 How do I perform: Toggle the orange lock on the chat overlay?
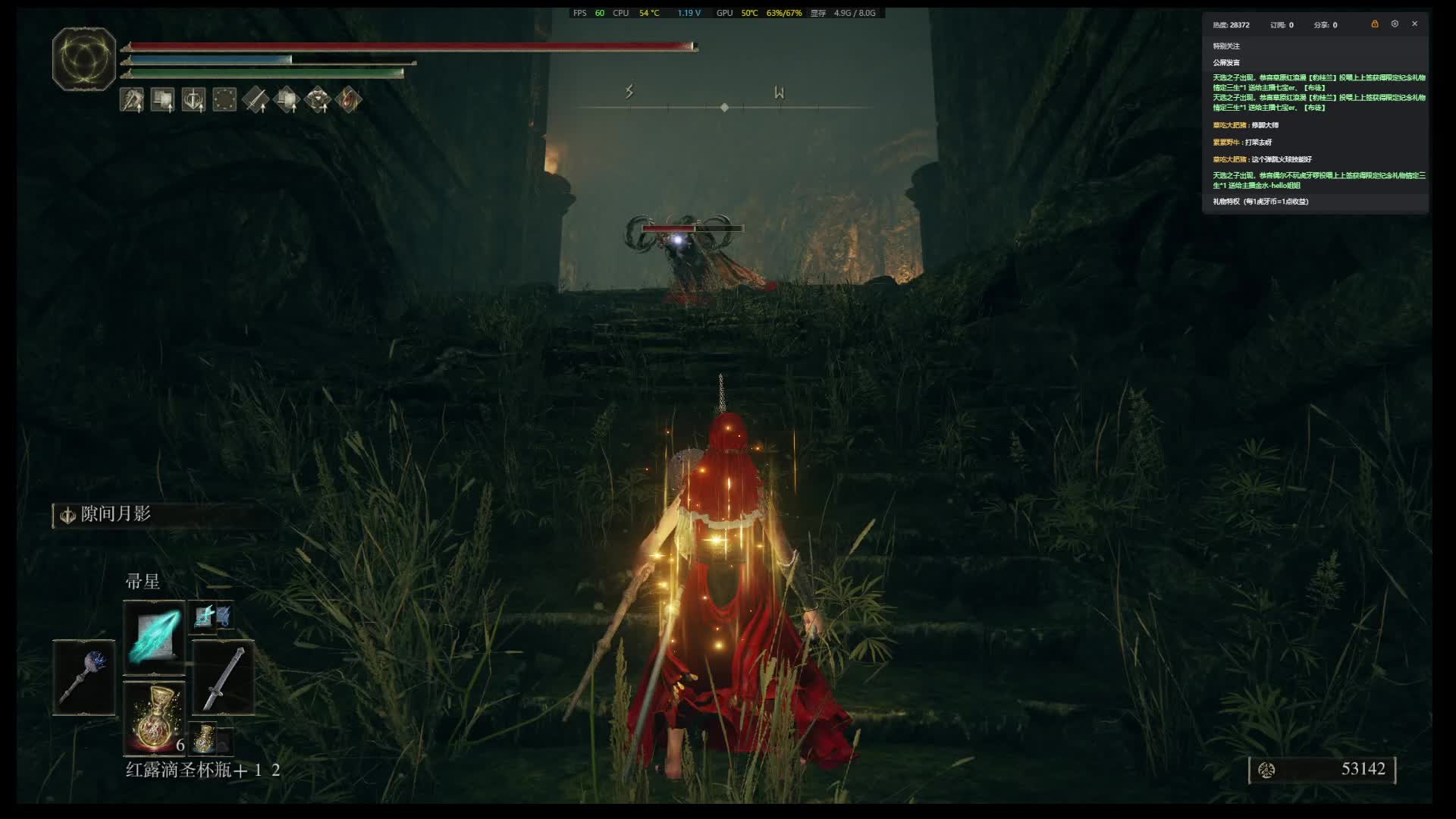[1374, 24]
